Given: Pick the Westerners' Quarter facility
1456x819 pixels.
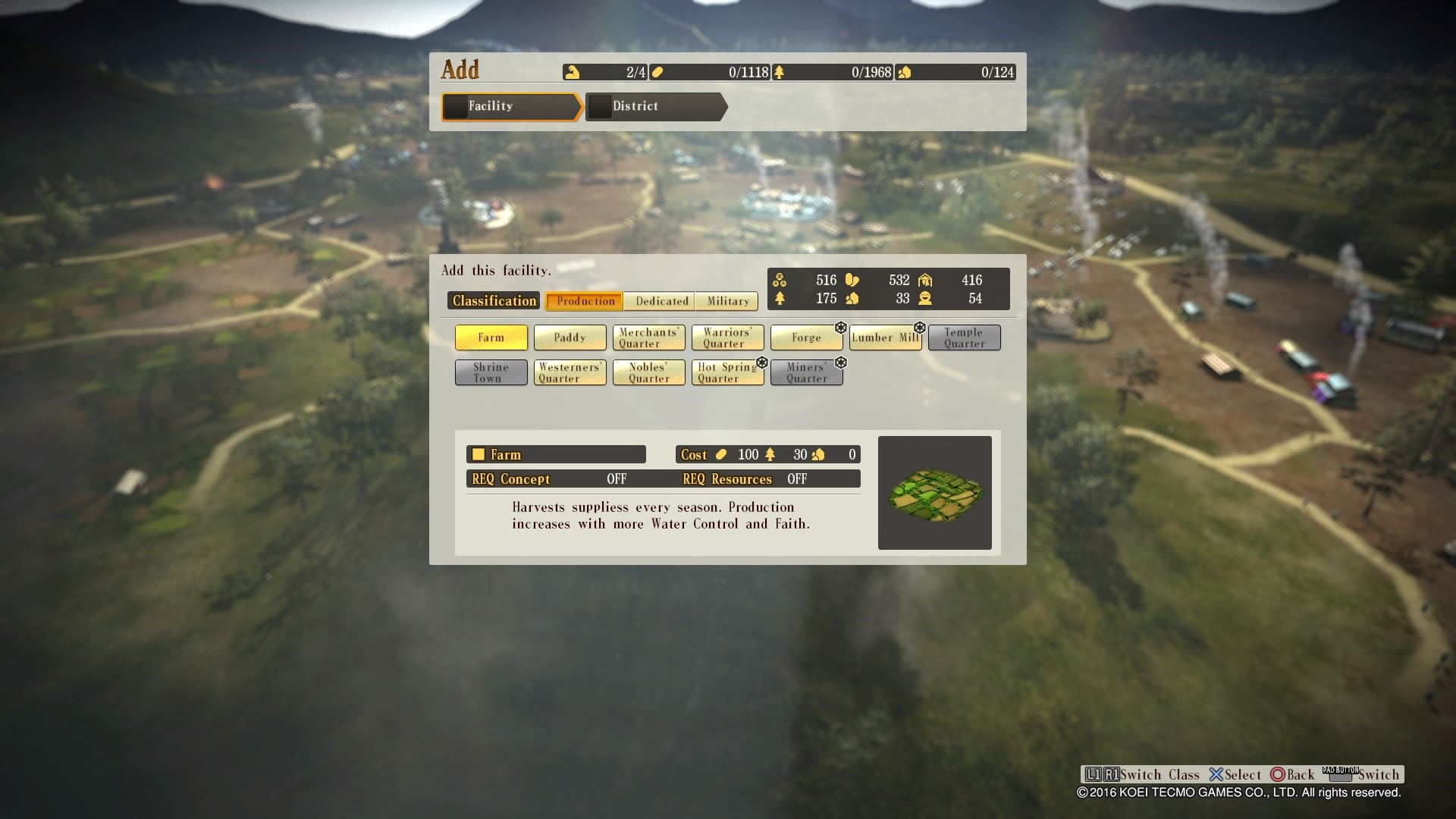Looking at the screenshot, I should (570, 372).
